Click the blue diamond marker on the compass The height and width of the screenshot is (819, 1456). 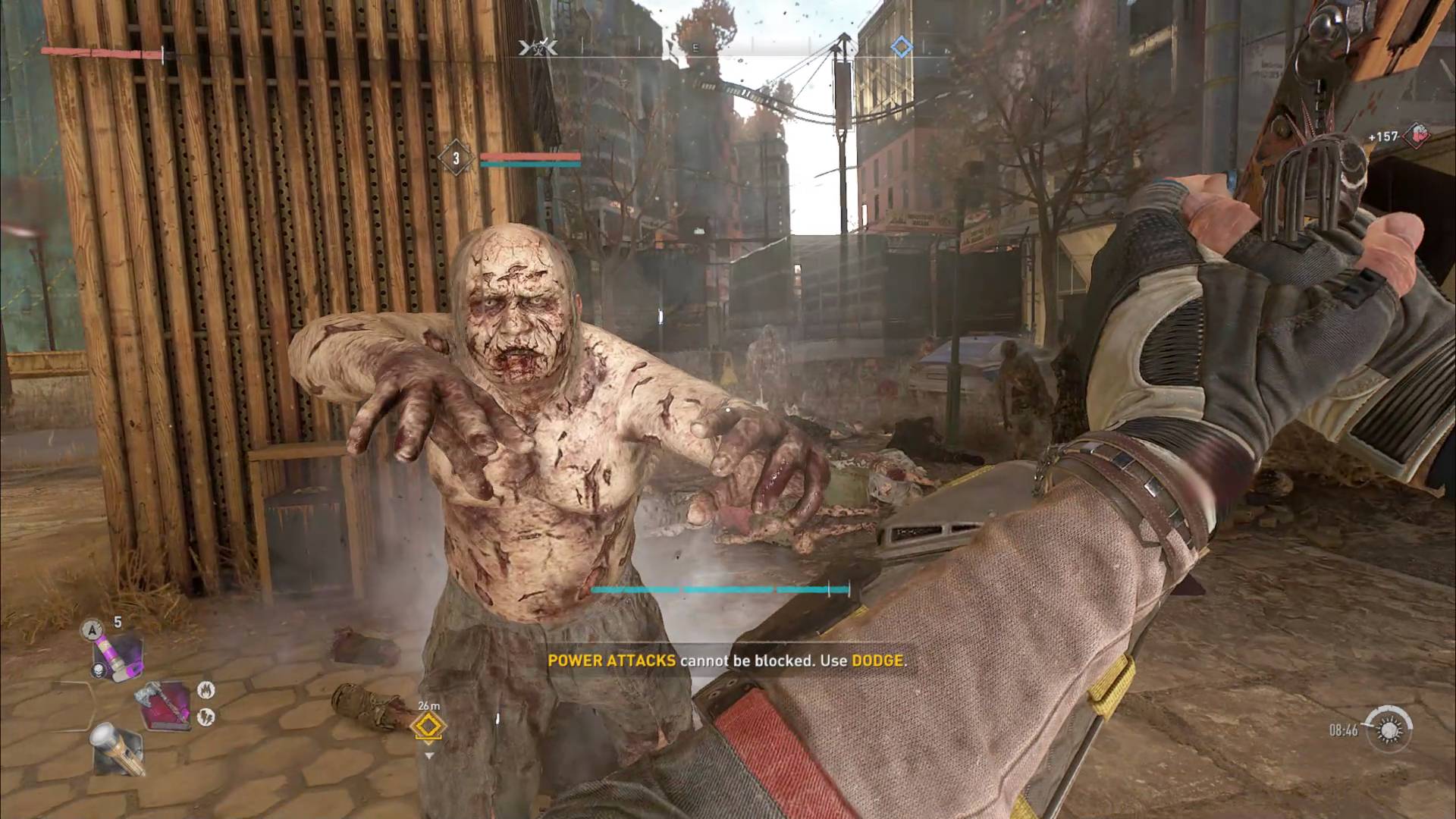tap(901, 48)
